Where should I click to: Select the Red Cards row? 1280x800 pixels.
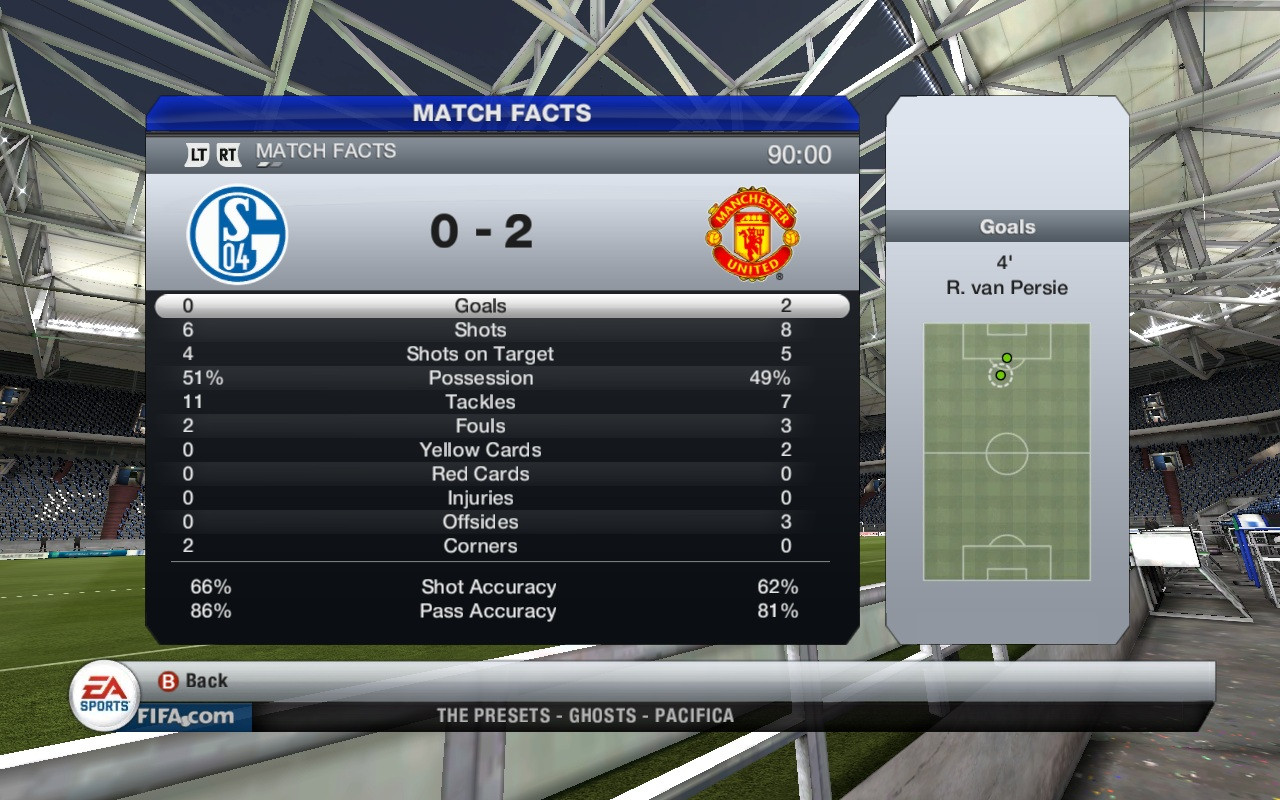pos(481,474)
